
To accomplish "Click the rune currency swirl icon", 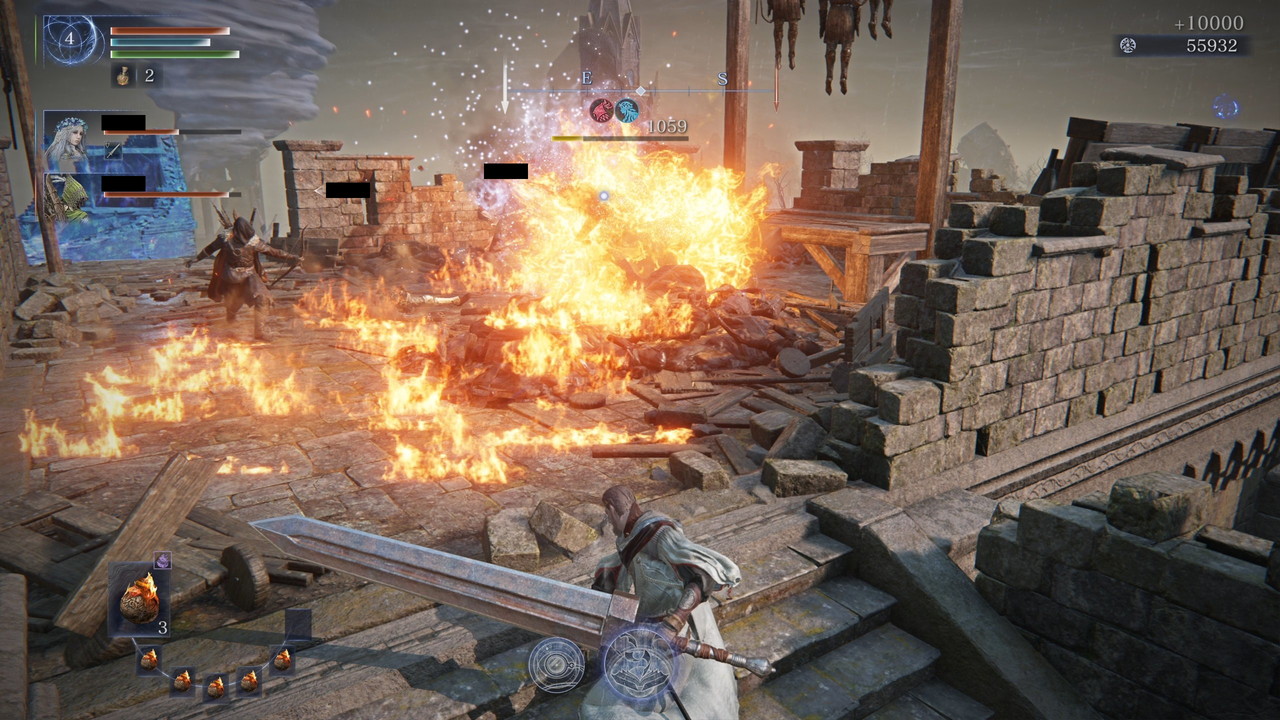I will [x=1128, y=46].
